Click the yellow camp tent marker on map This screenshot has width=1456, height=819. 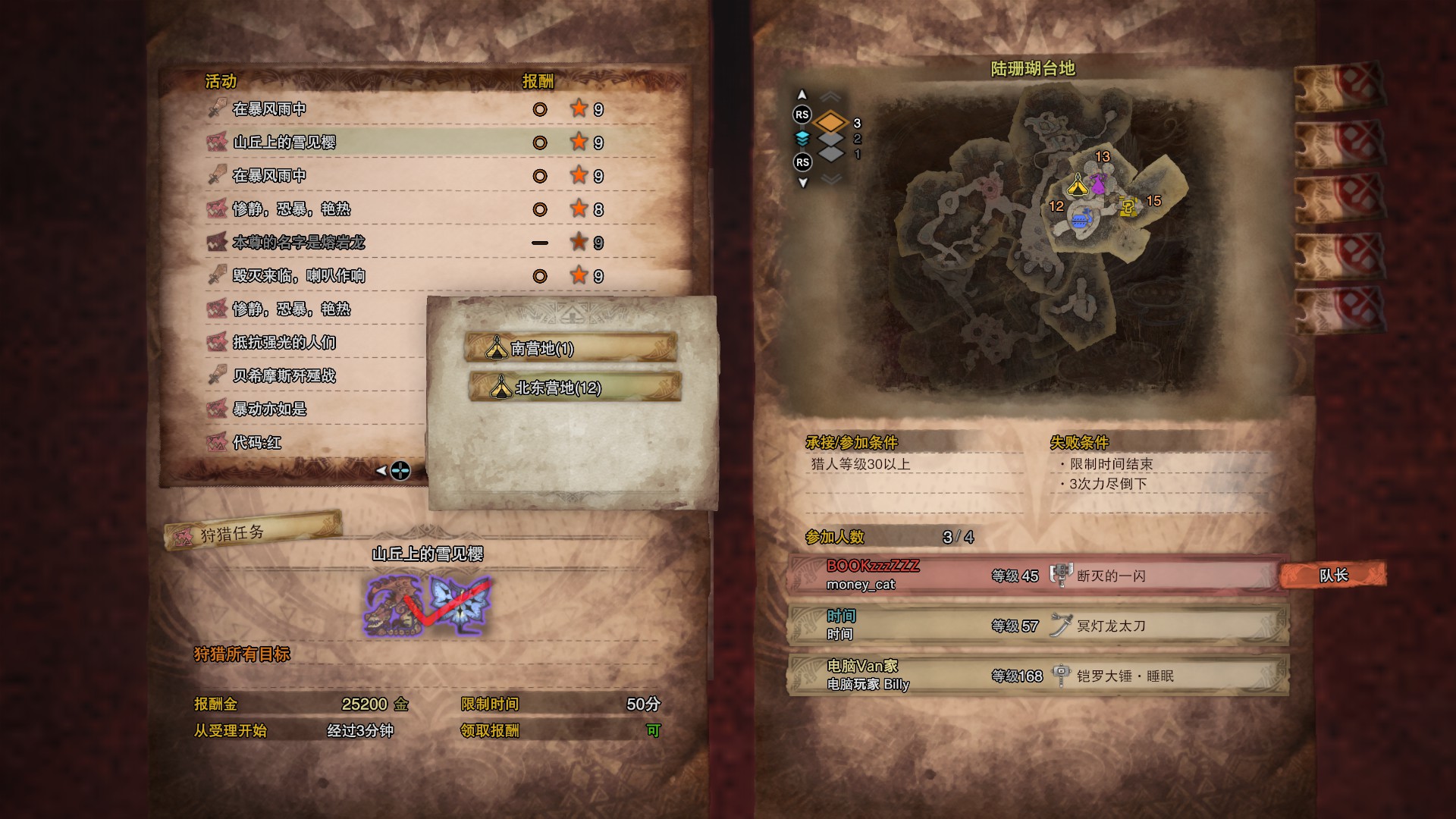[x=1078, y=185]
